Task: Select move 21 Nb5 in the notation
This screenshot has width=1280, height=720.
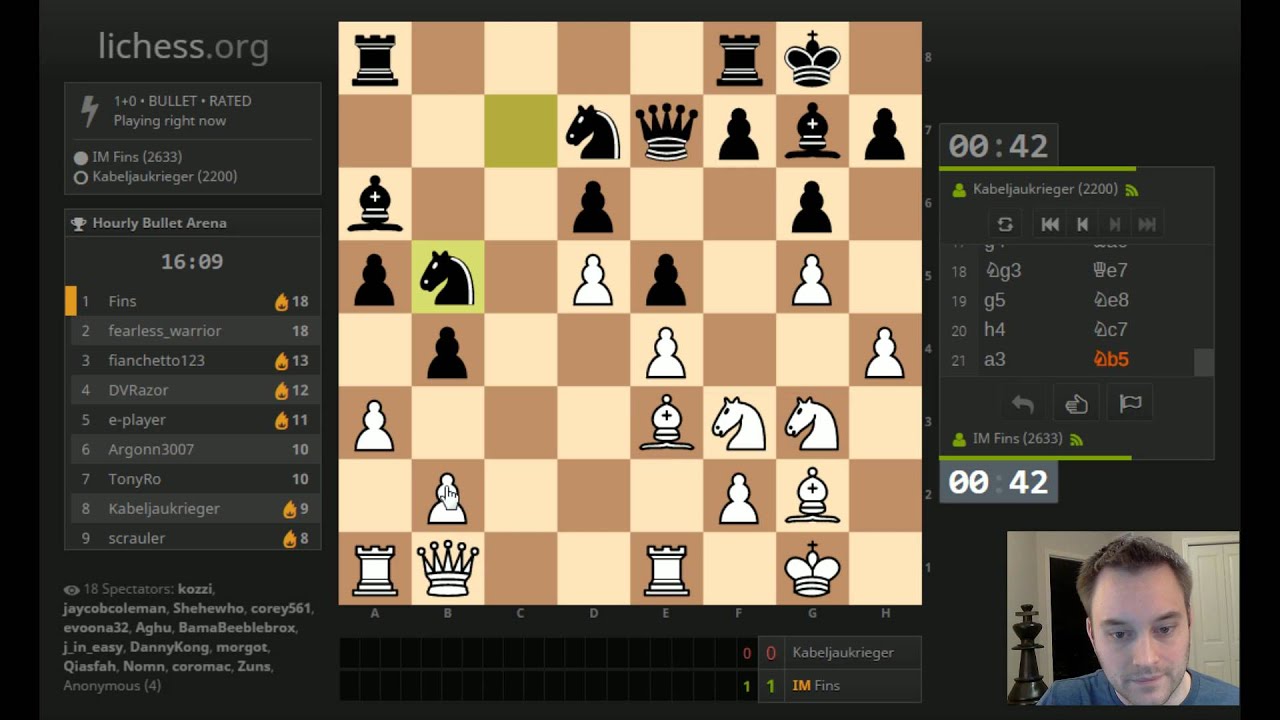Action: pyautogui.click(x=1111, y=358)
